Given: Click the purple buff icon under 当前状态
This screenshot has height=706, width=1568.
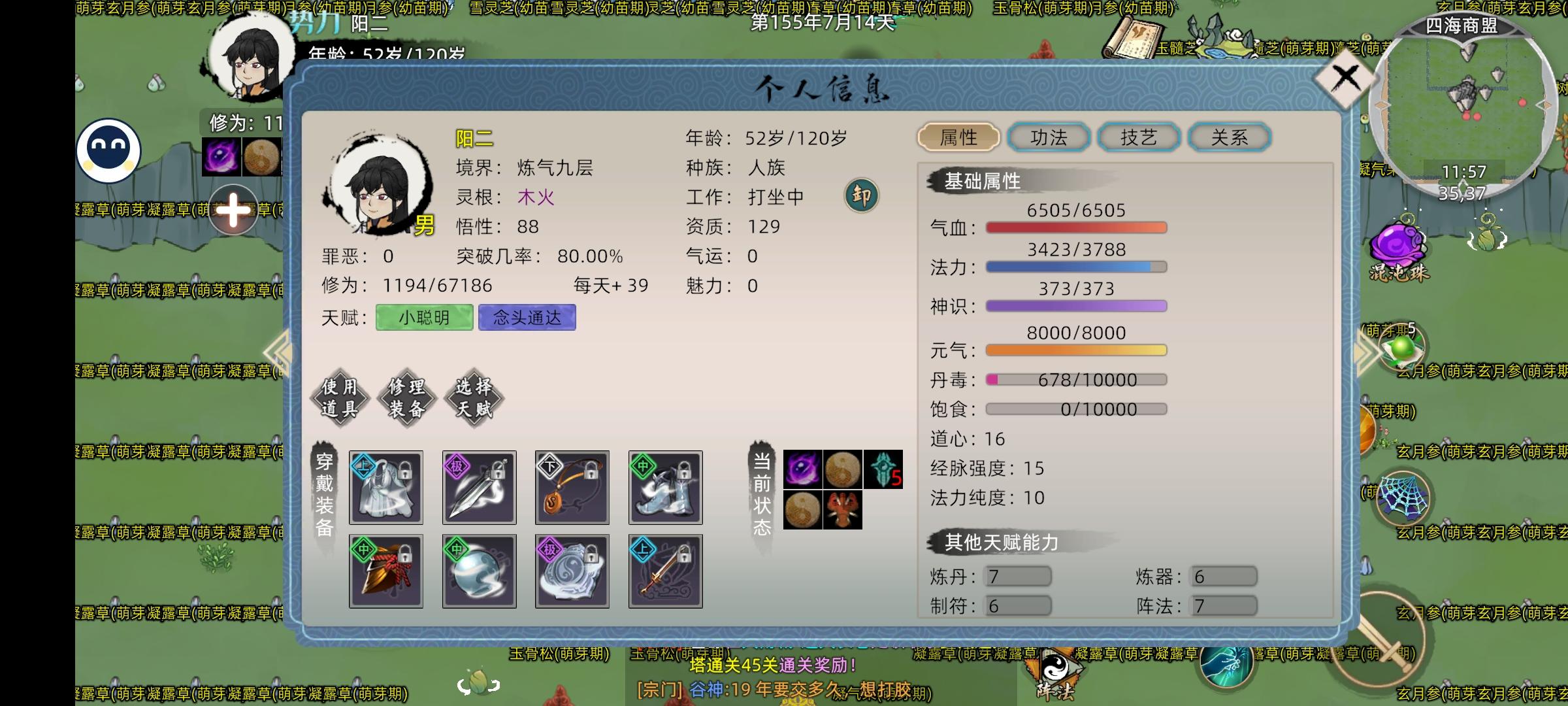Looking at the screenshot, I should tap(802, 468).
